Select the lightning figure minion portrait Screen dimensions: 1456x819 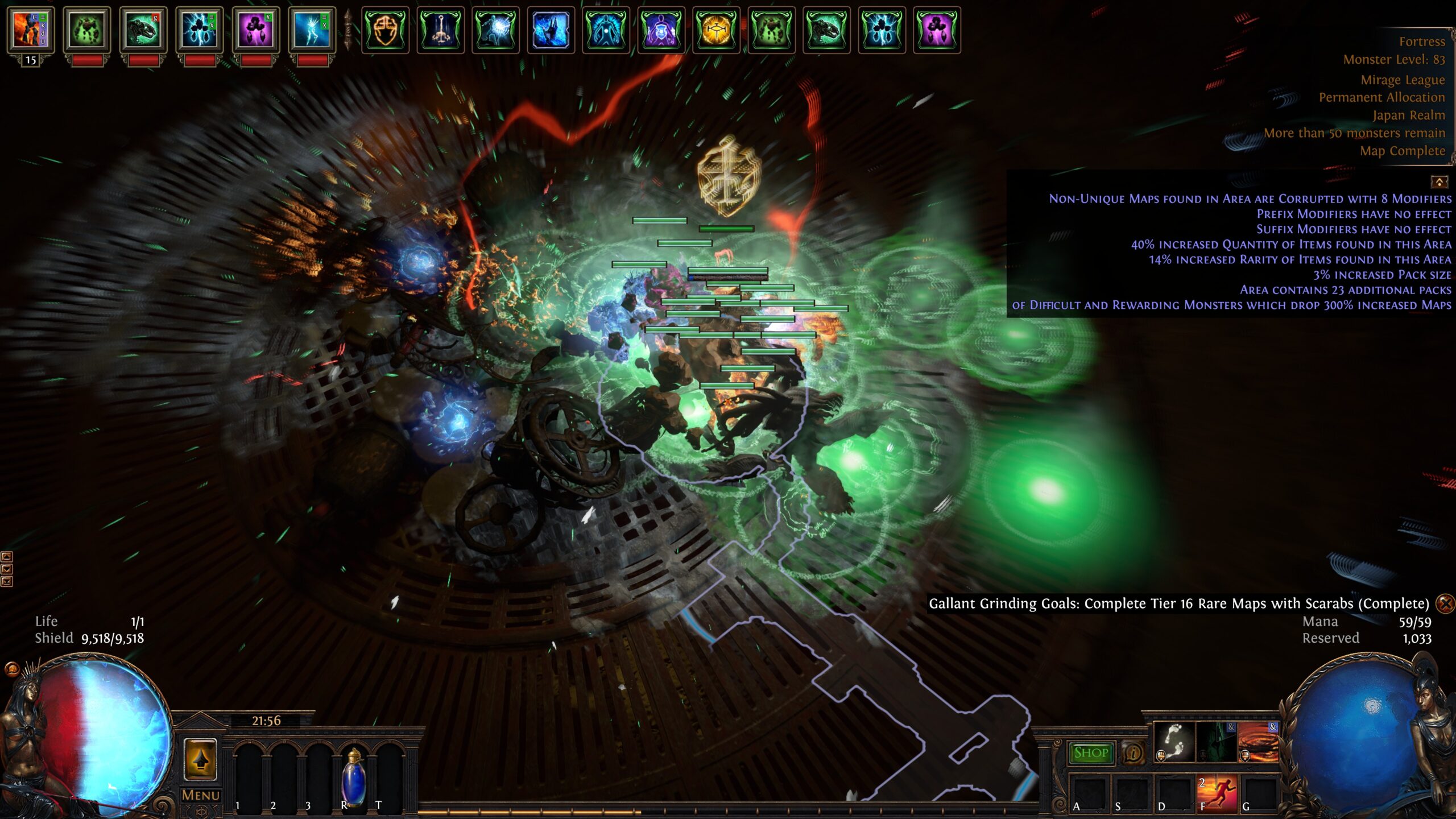click(x=312, y=30)
